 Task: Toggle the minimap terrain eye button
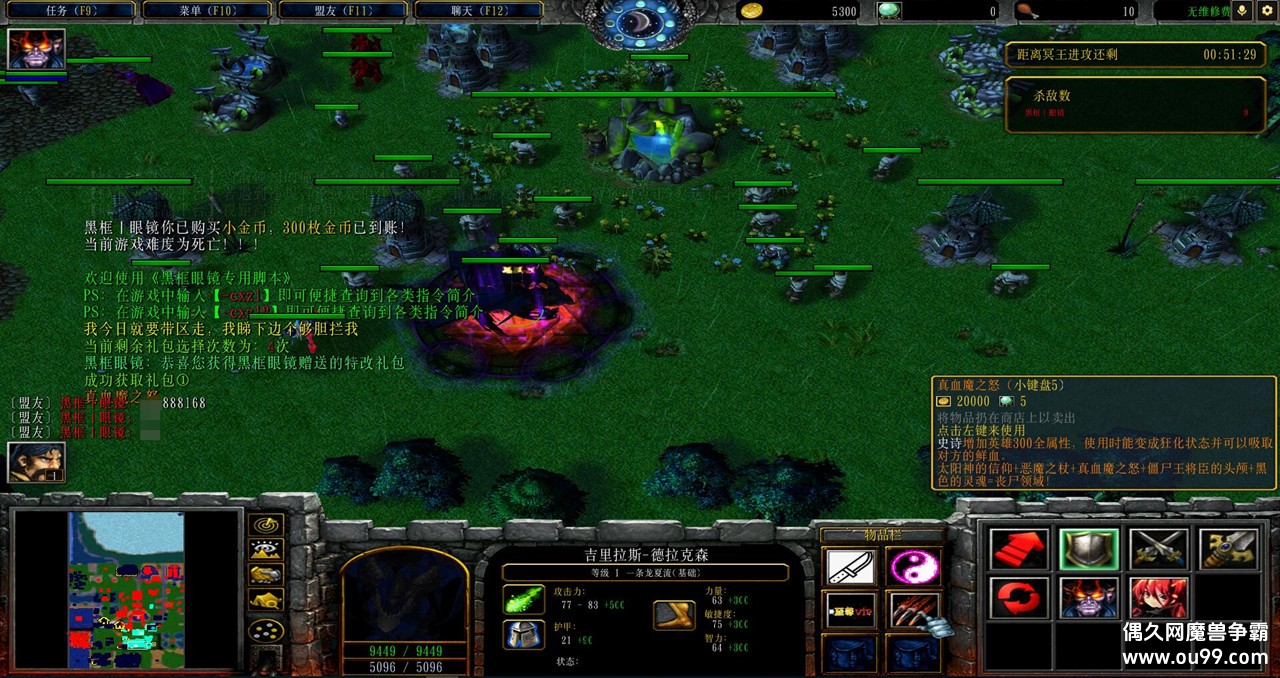click(265, 549)
